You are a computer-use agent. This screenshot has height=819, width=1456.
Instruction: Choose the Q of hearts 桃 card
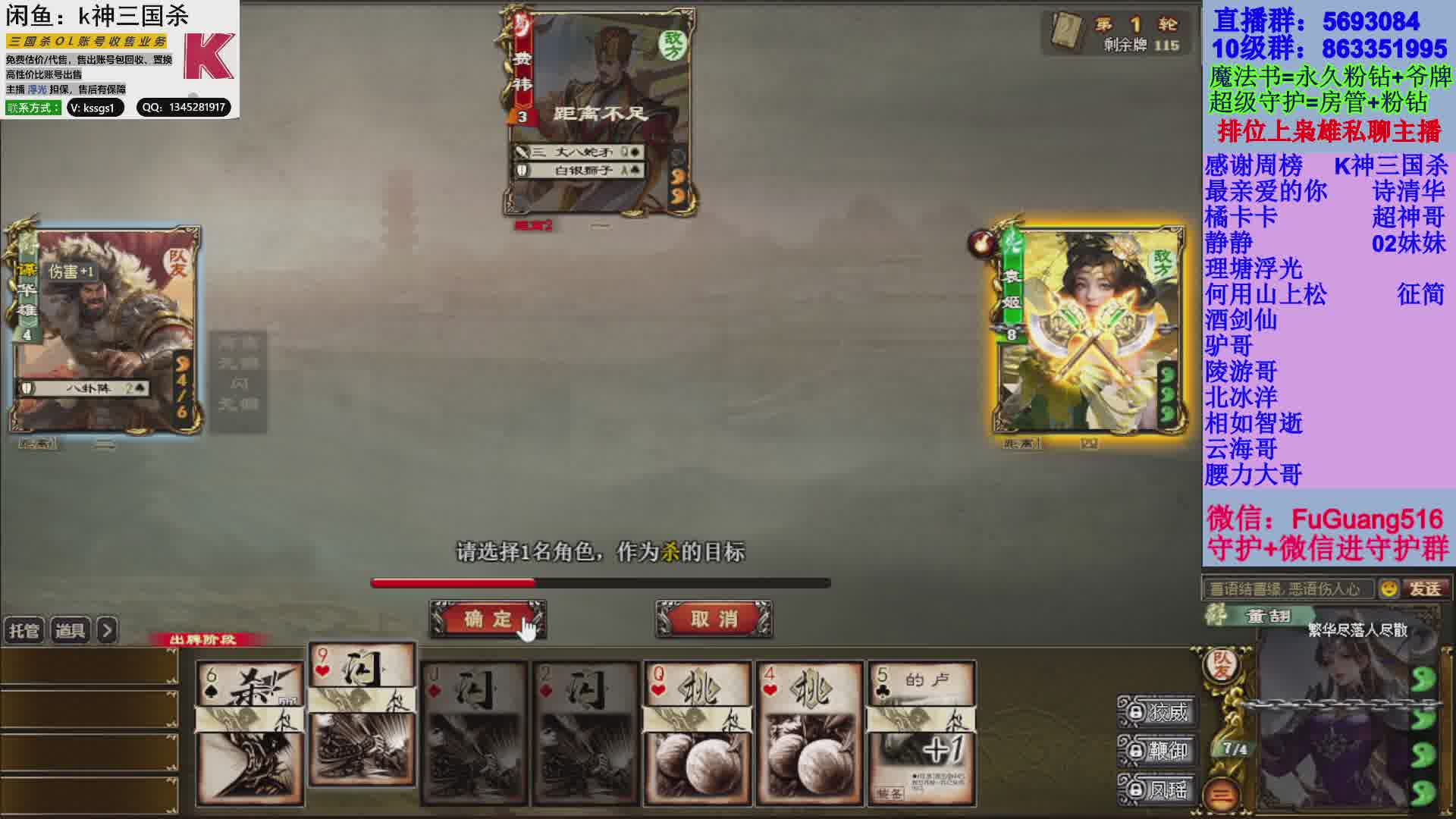click(698, 733)
